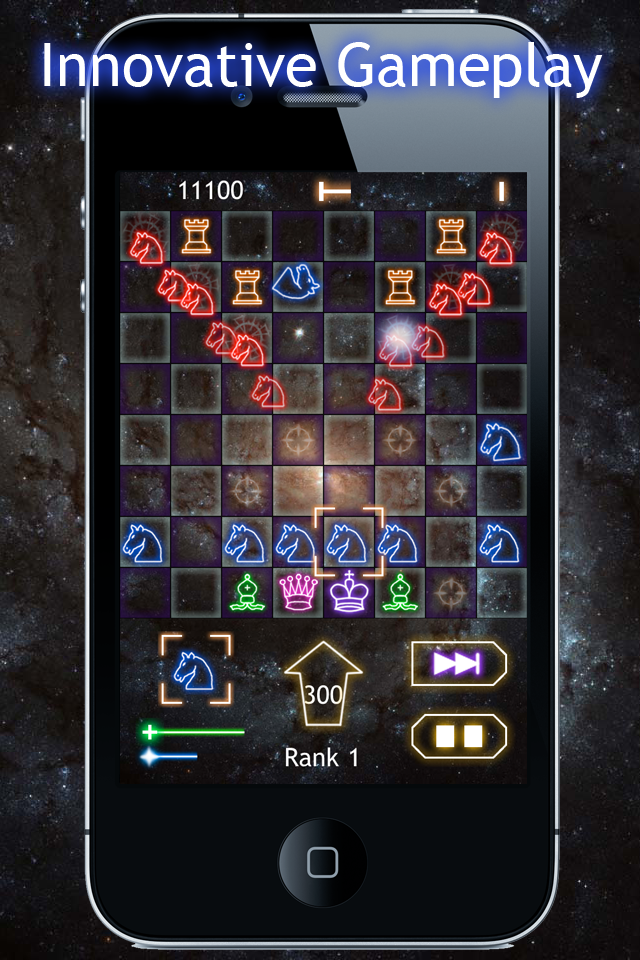Pick the green bishop beside the queen
The width and height of the screenshot is (640, 960).
246,592
